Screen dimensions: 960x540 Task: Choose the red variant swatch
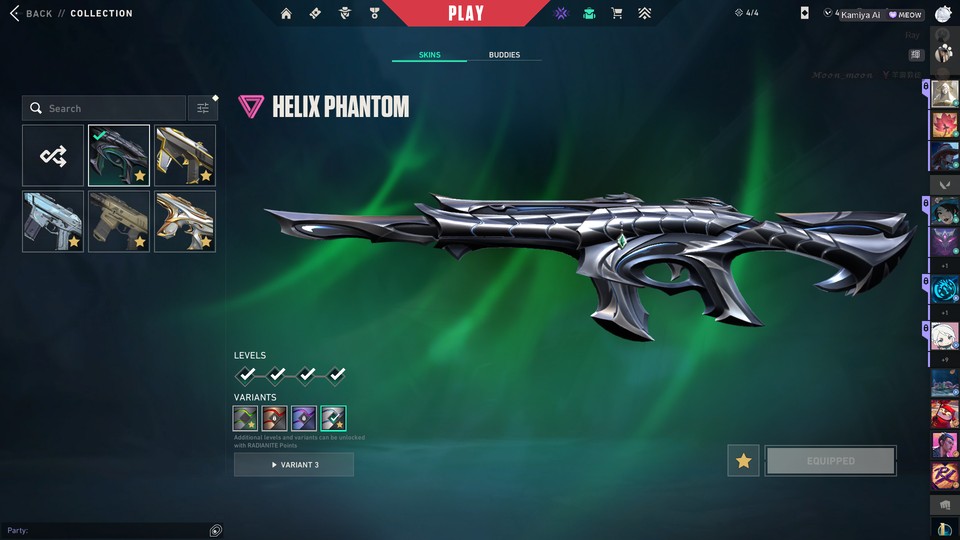(x=275, y=418)
